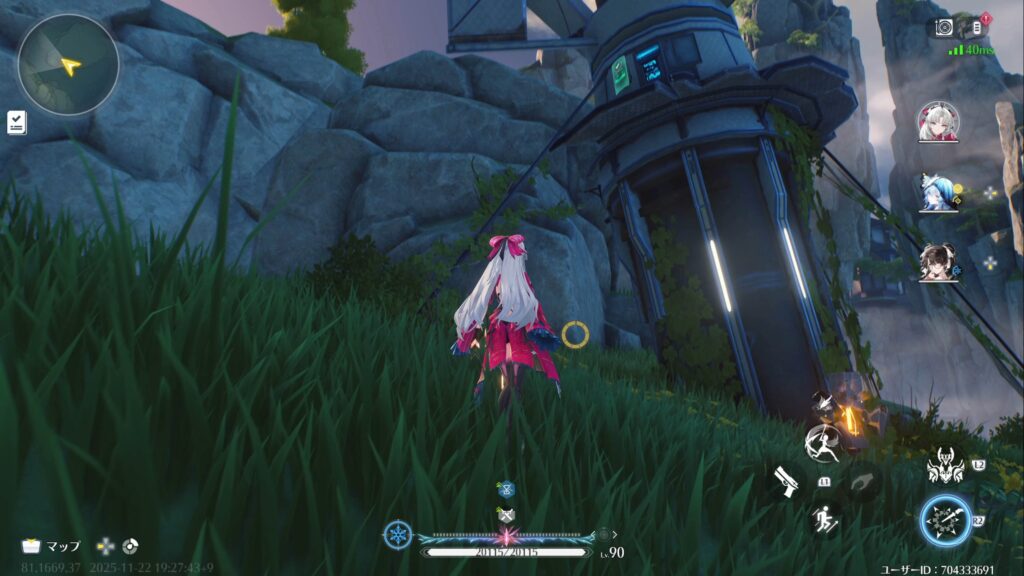Tap the grab hand interaction icon
1024x576 pixels.
[x=862, y=483]
